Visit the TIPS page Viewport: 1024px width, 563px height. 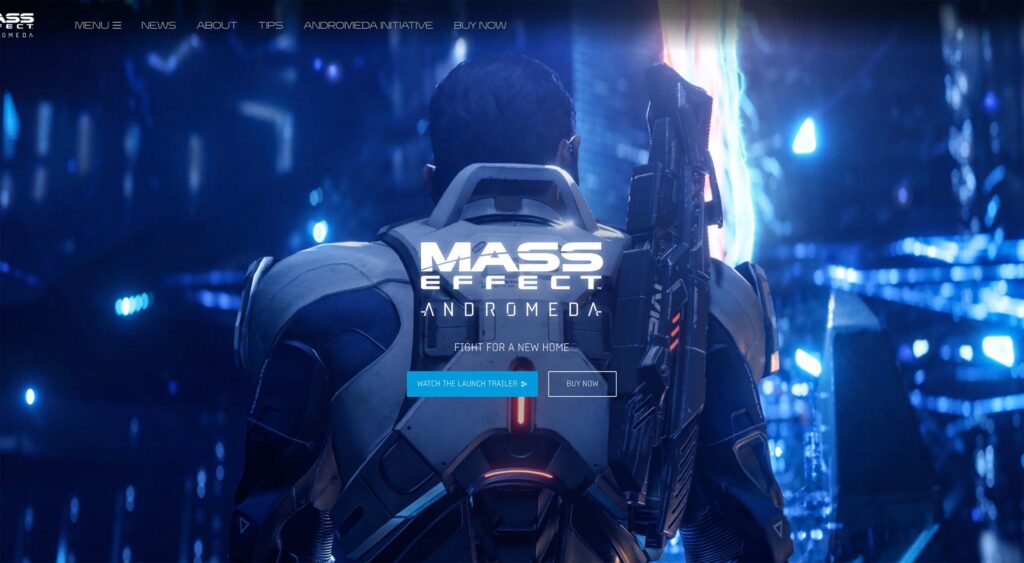[x=270, y=25]
